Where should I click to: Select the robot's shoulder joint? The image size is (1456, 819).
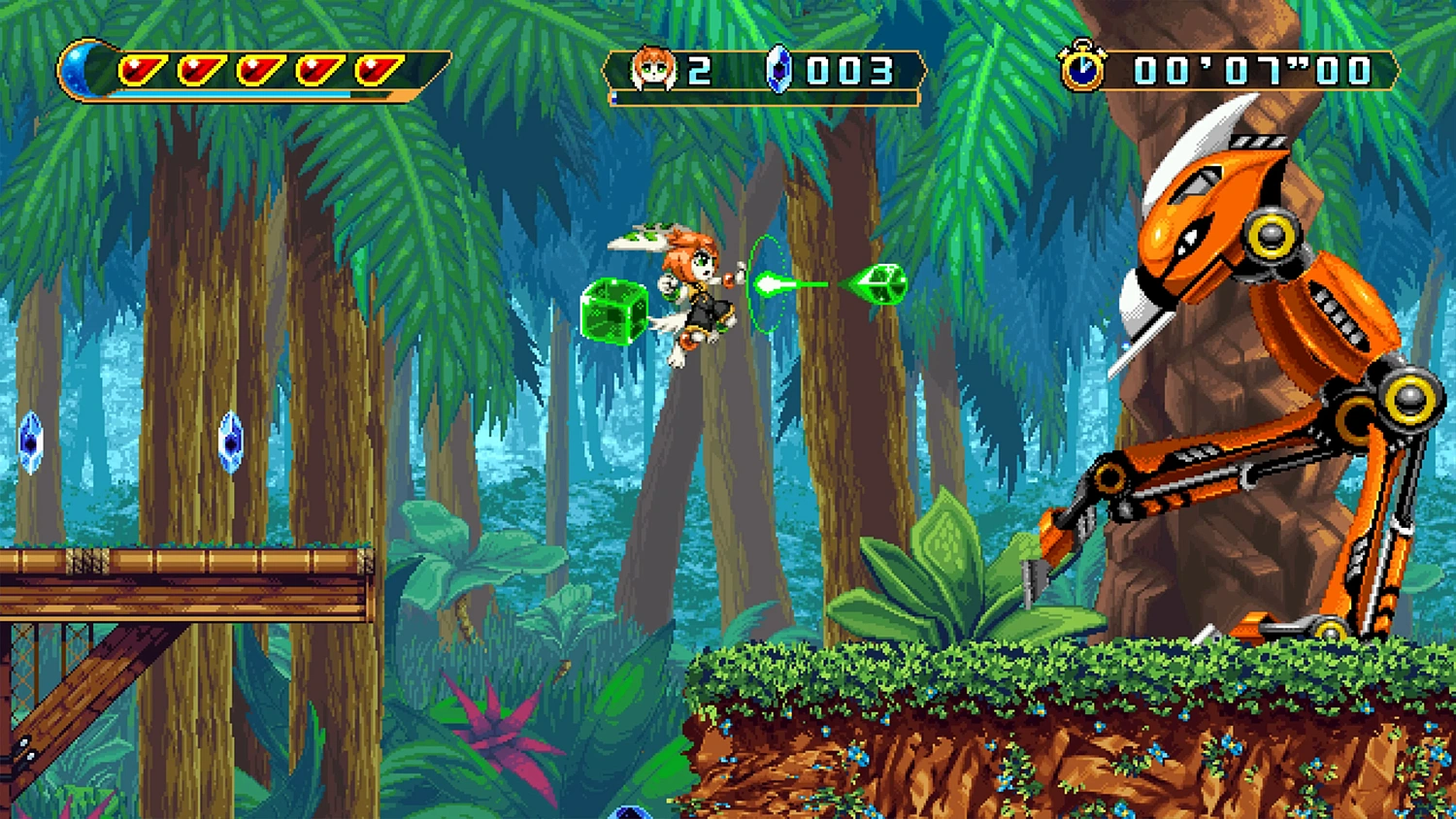point(1272,233)
